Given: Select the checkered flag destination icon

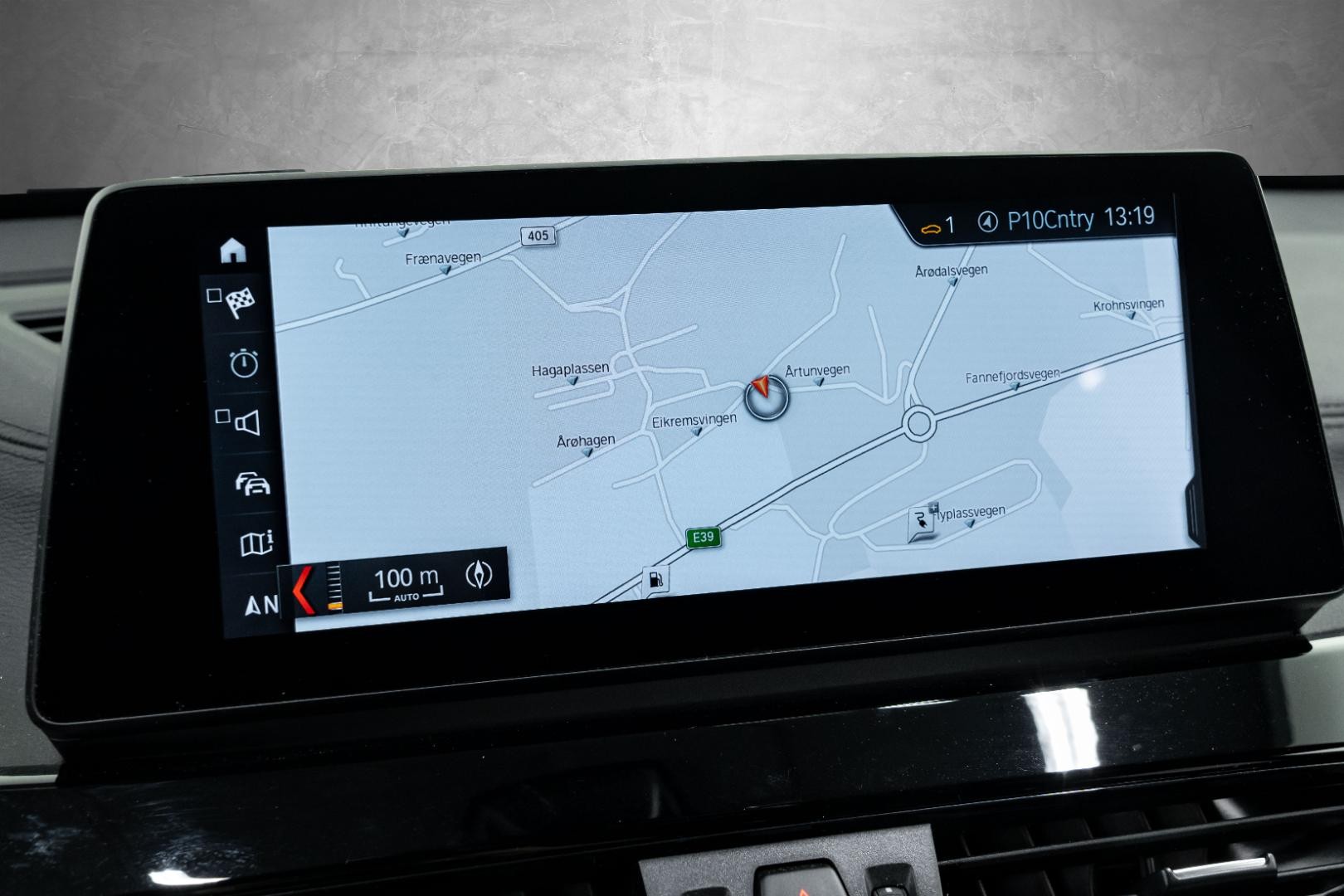Looking at the screenshot, I should click(x=240, y=304).
